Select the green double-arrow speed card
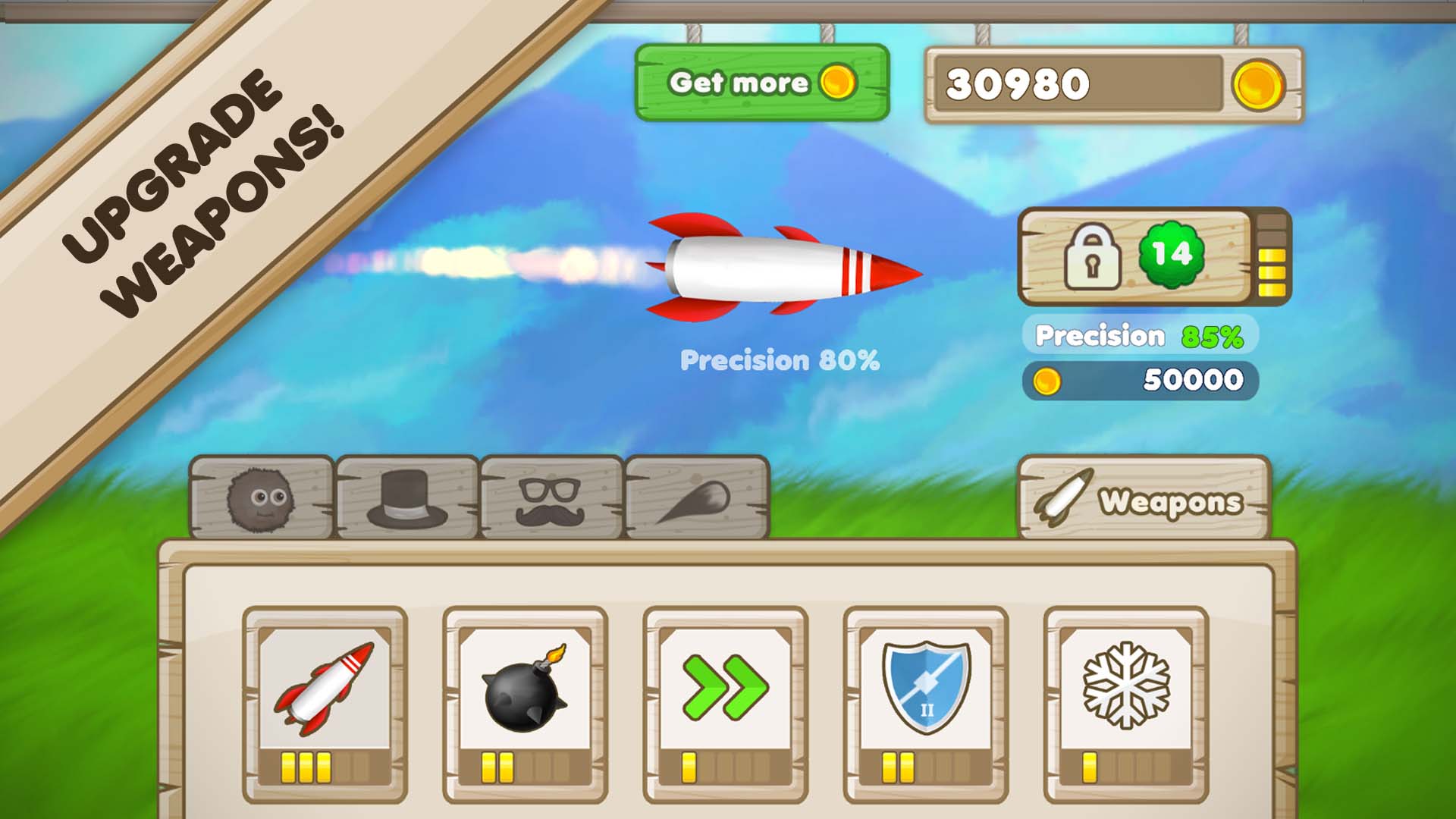 tap(725, 702)
